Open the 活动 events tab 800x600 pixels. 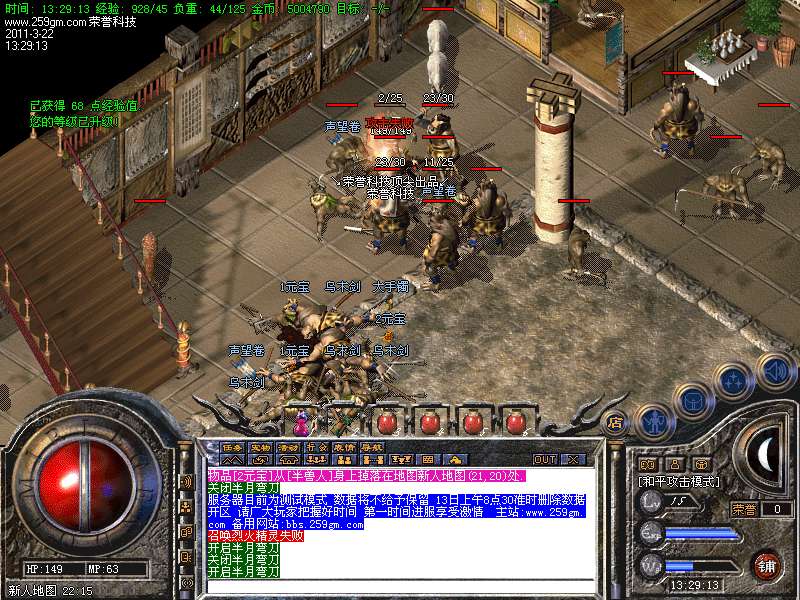tap(288, 447)
